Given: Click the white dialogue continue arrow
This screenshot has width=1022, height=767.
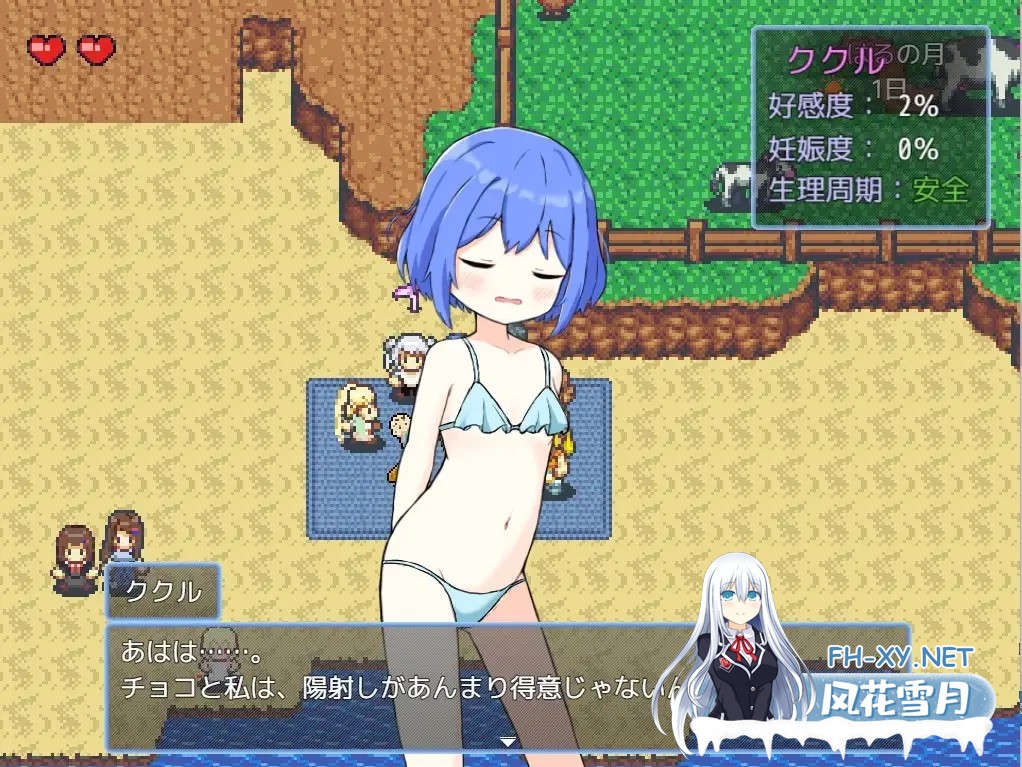Looking at the screenshot, I should pos(508,741).
